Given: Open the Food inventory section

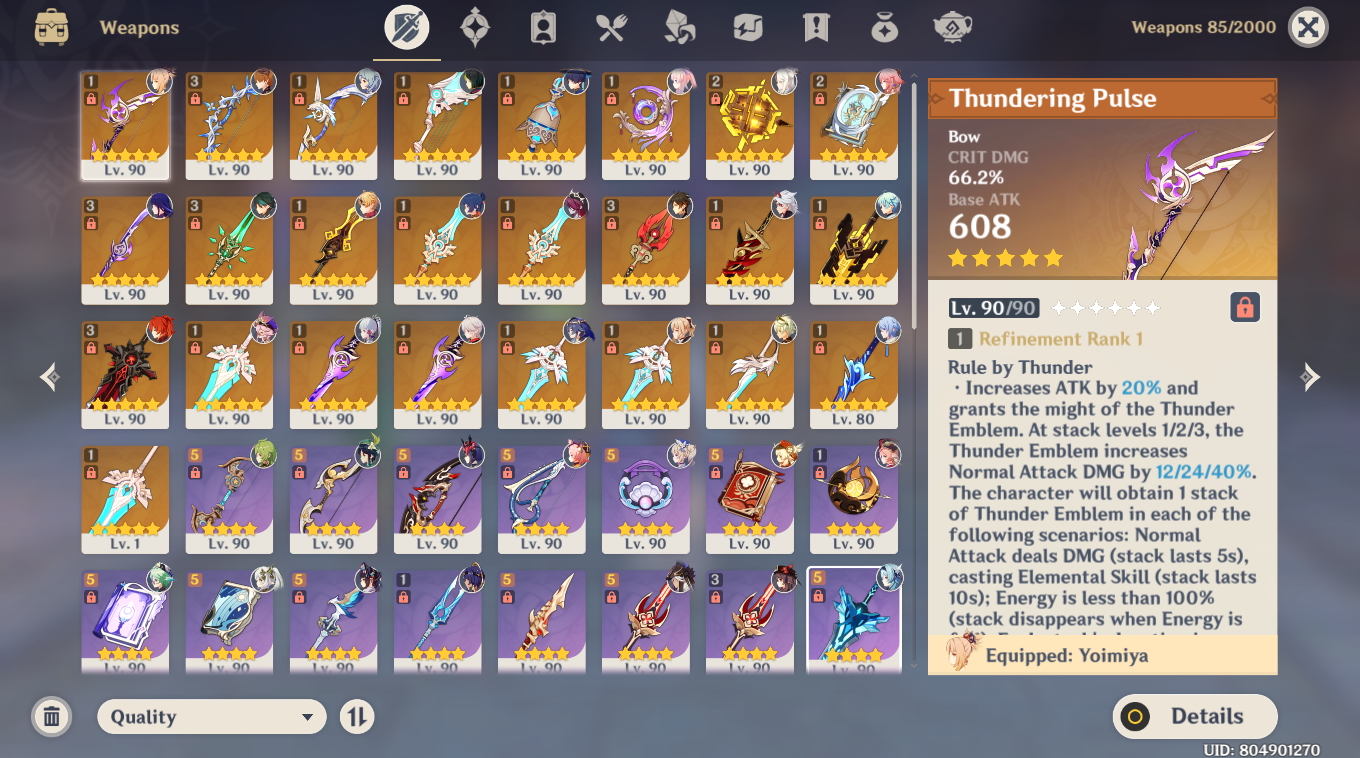Looking at the screenshot, I should click(610, 27).
